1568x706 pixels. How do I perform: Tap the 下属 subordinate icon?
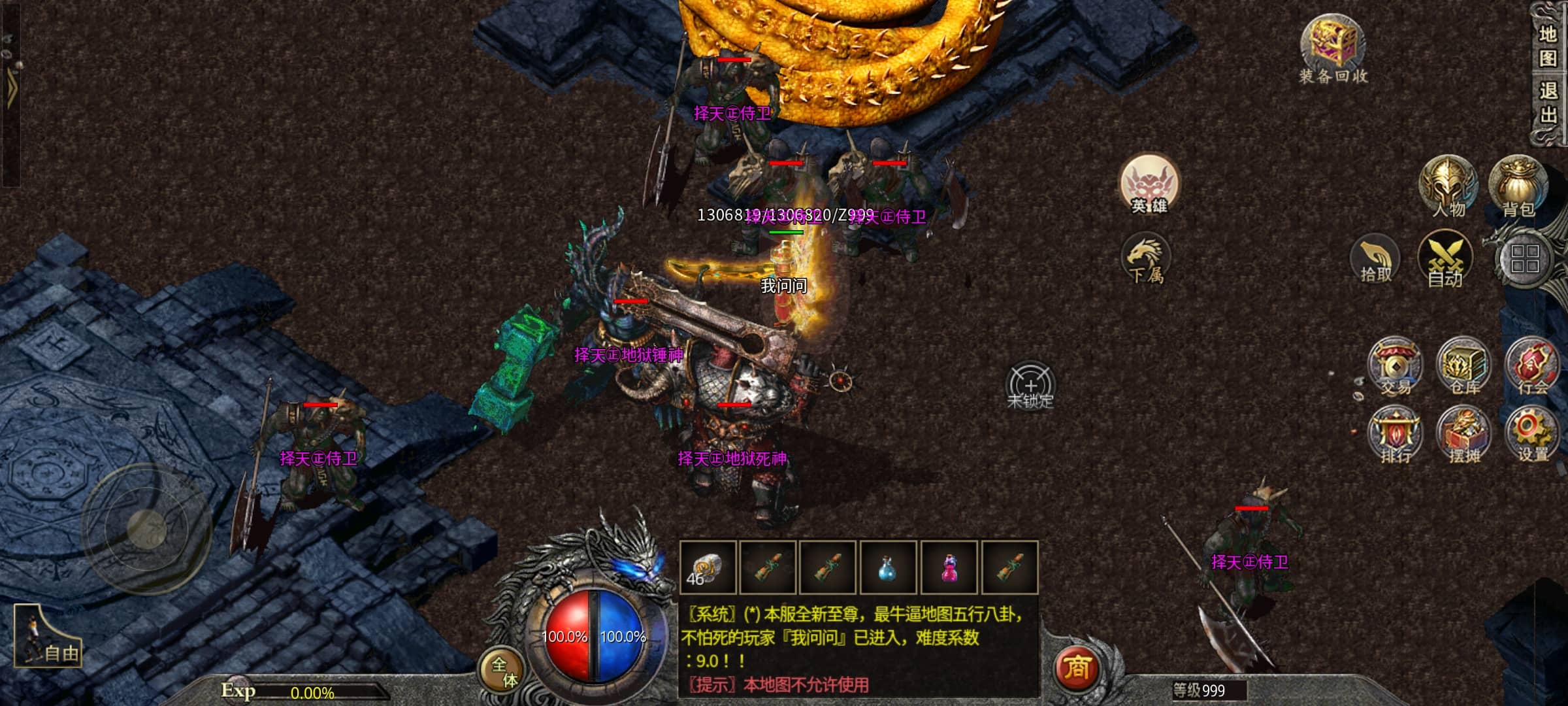point(1146,260)
